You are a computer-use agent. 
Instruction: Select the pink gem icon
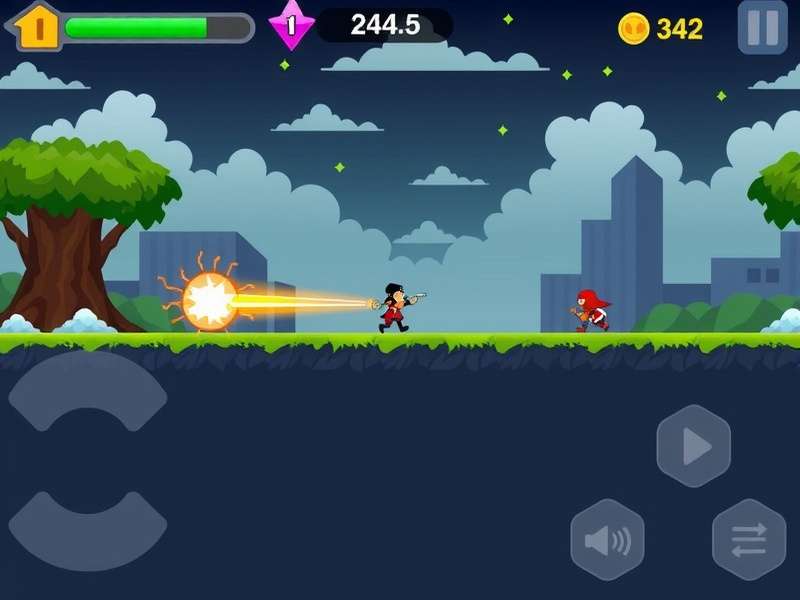(x=291, y=26)
